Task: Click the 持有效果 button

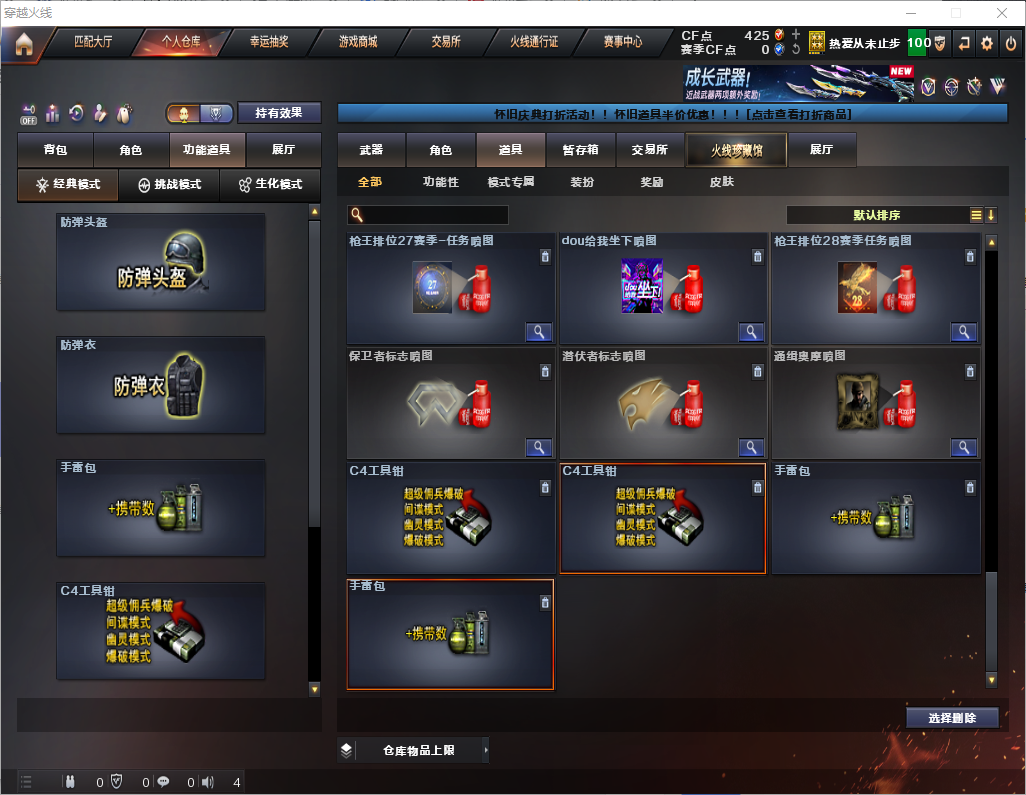Action: click(279, 113)
